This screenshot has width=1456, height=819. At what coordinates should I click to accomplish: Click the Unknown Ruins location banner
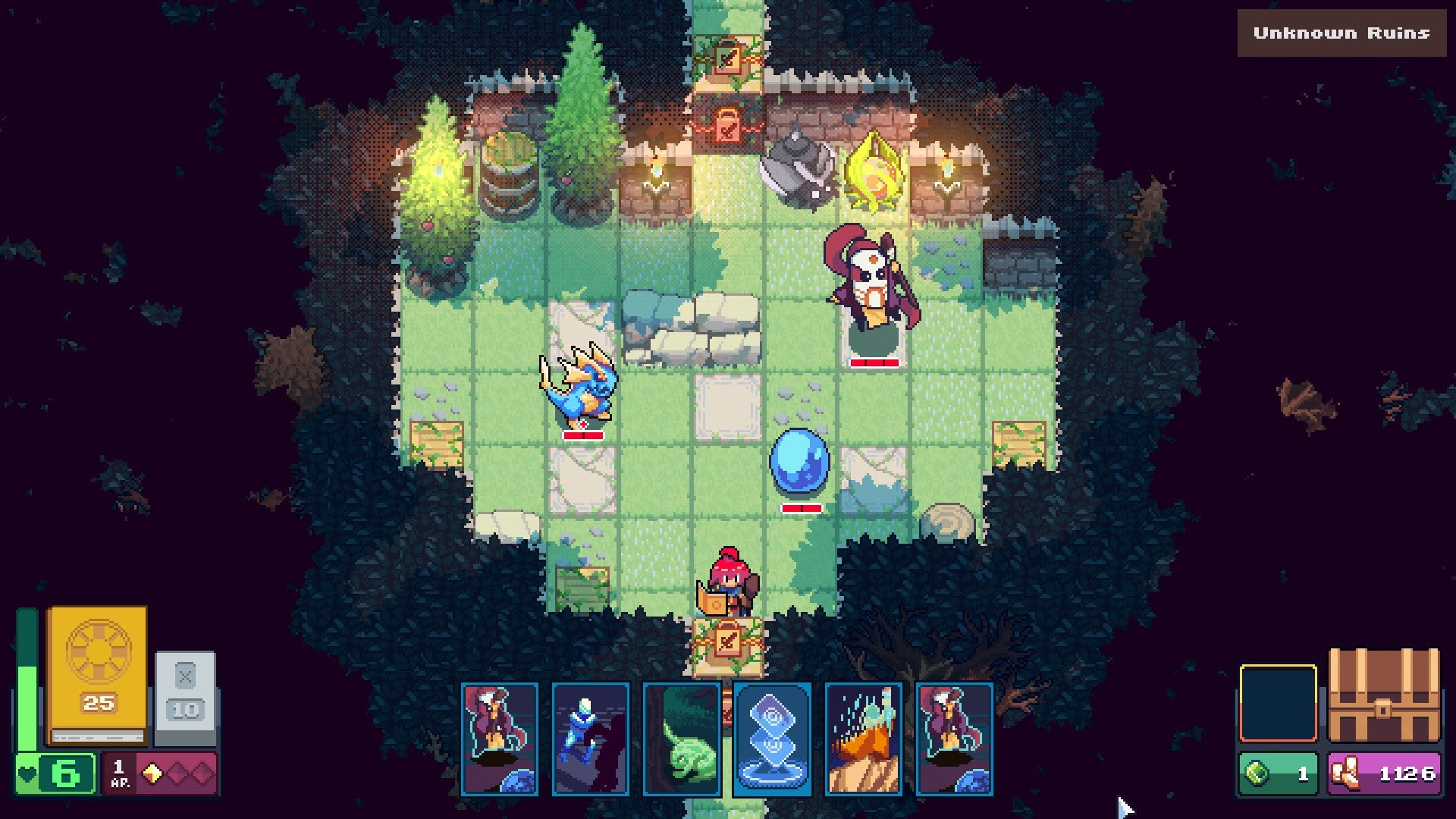click(x=1341, y=33)
